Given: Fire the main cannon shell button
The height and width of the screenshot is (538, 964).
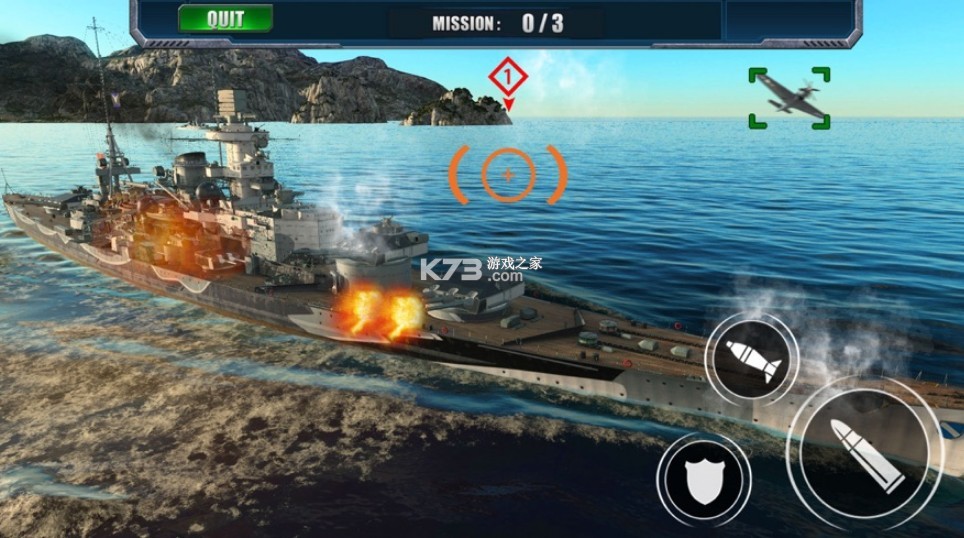Looking at the screenshot, I should (866, 452).
